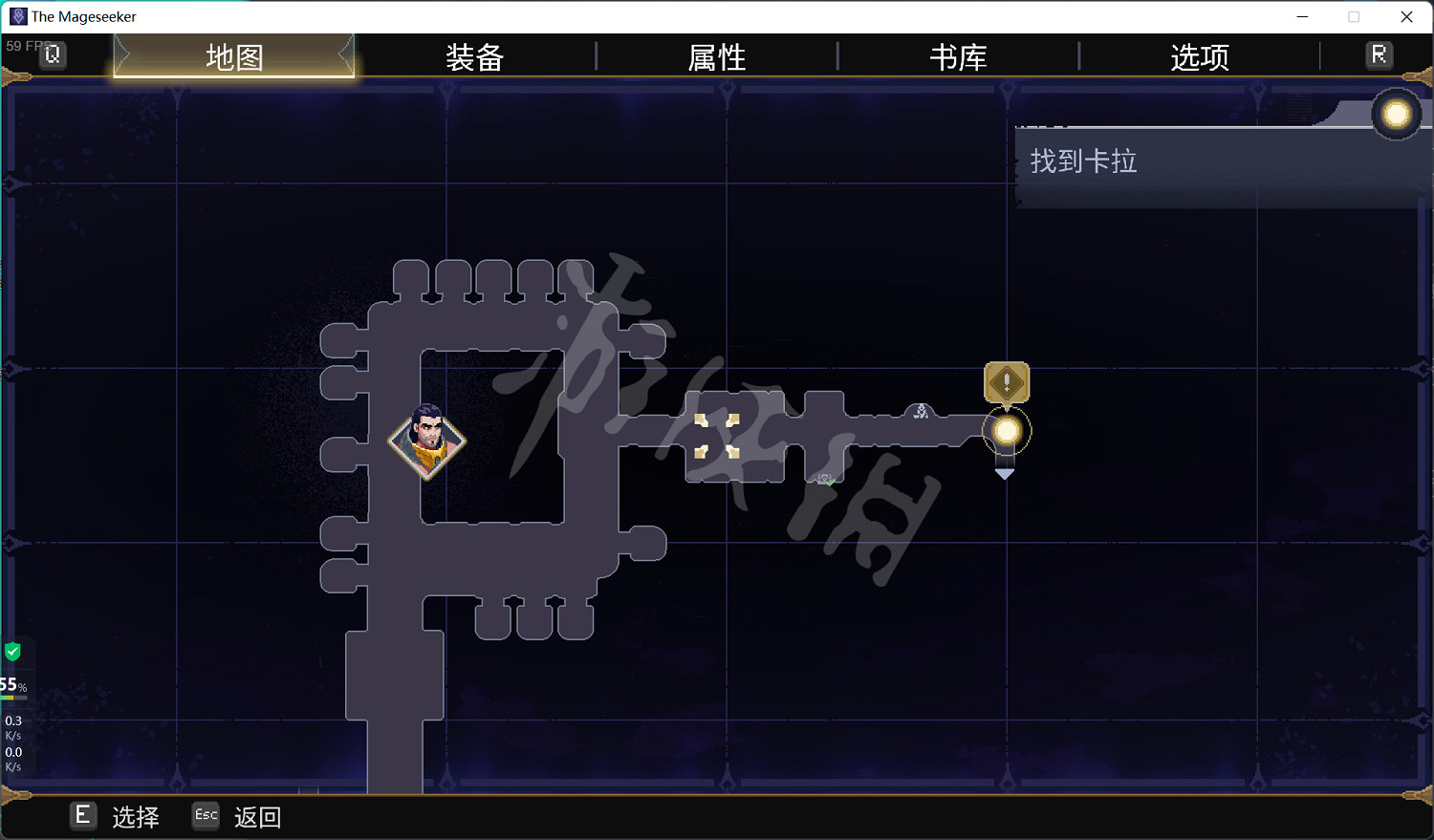The height and width of the screenshot is (840, 1434).
Task: Open the 找到卡拉 quest objective panel
Action: tap(1082, 162)
